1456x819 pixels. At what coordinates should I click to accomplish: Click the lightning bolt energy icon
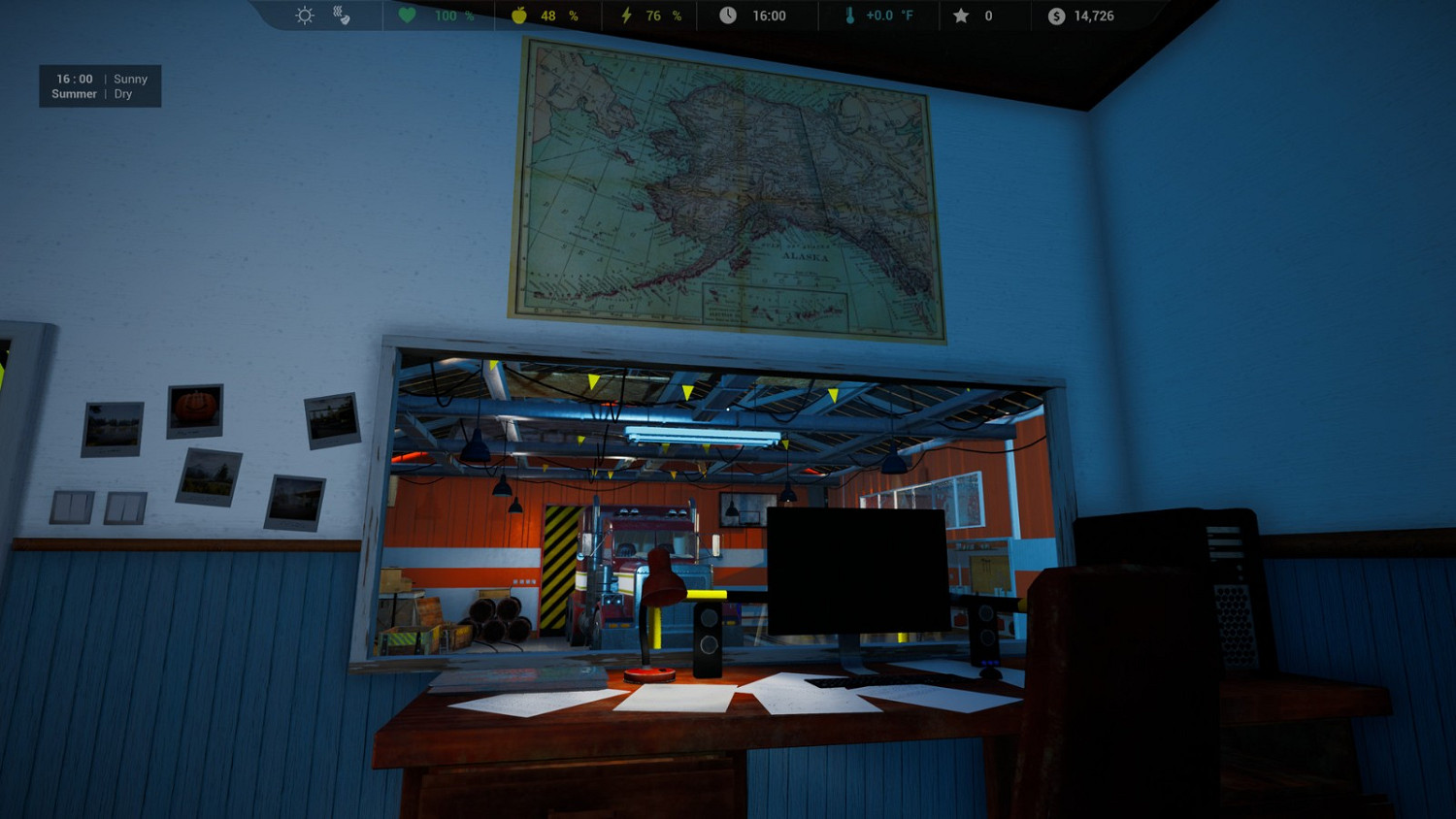626,15
